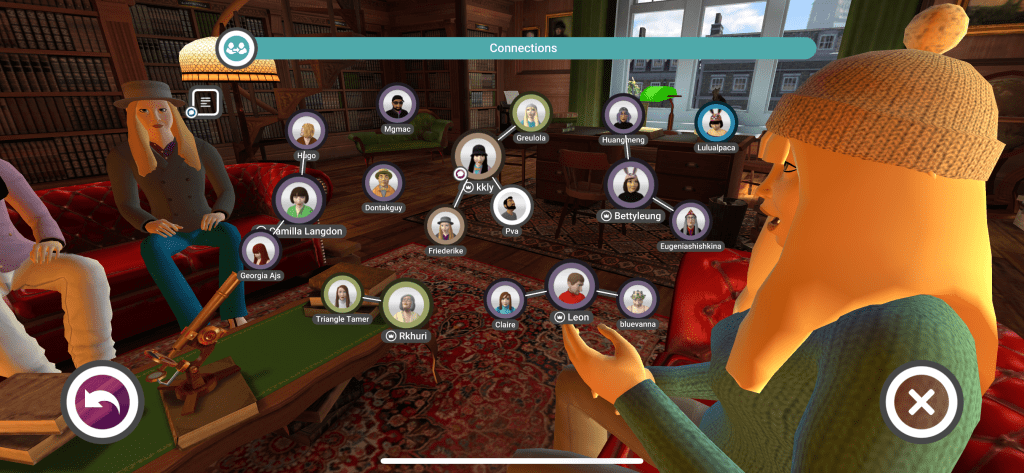The width and height of the screenshot is (1024, 473).
Task: Select Mgmac's avatar bubble
Action: [x=397, y=103]
